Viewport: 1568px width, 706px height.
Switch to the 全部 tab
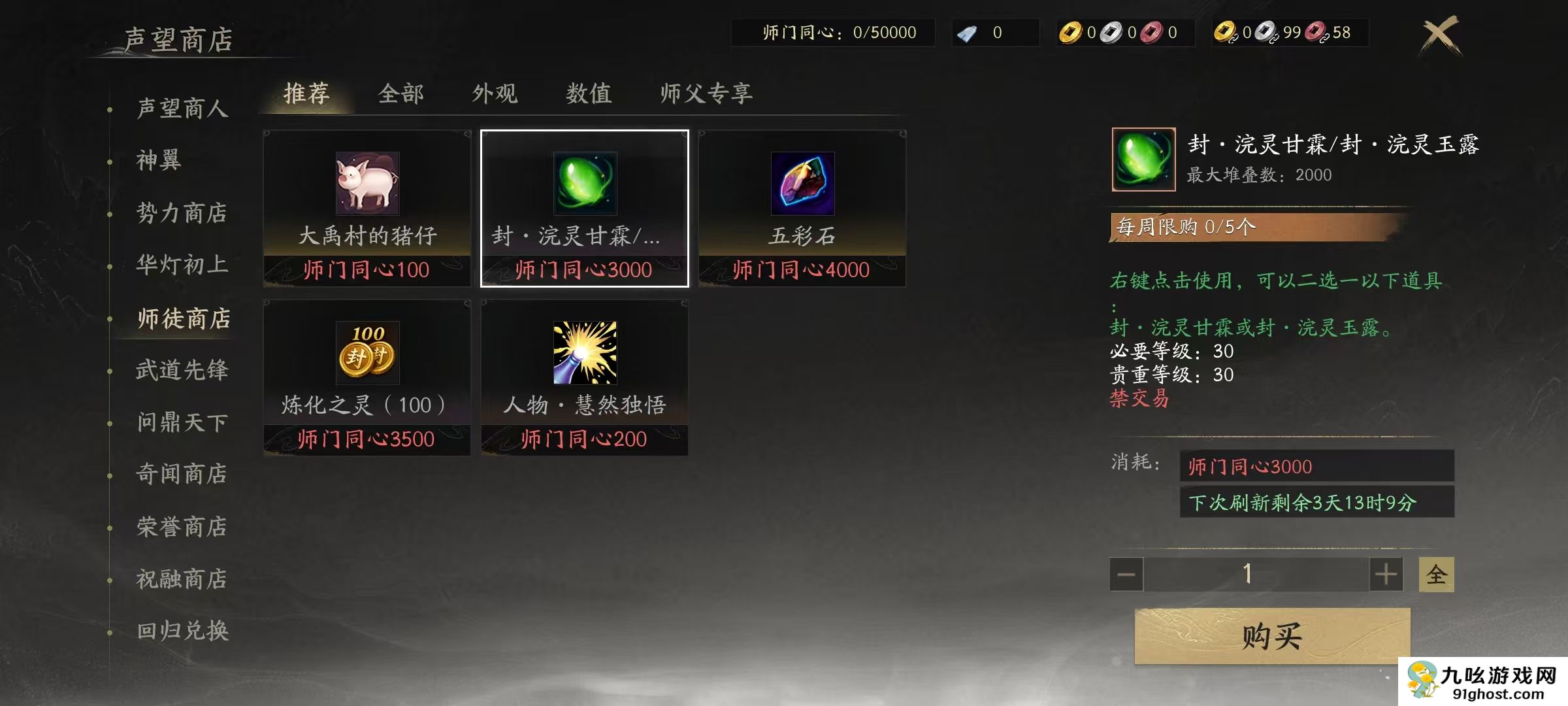(x=401, y=93)
